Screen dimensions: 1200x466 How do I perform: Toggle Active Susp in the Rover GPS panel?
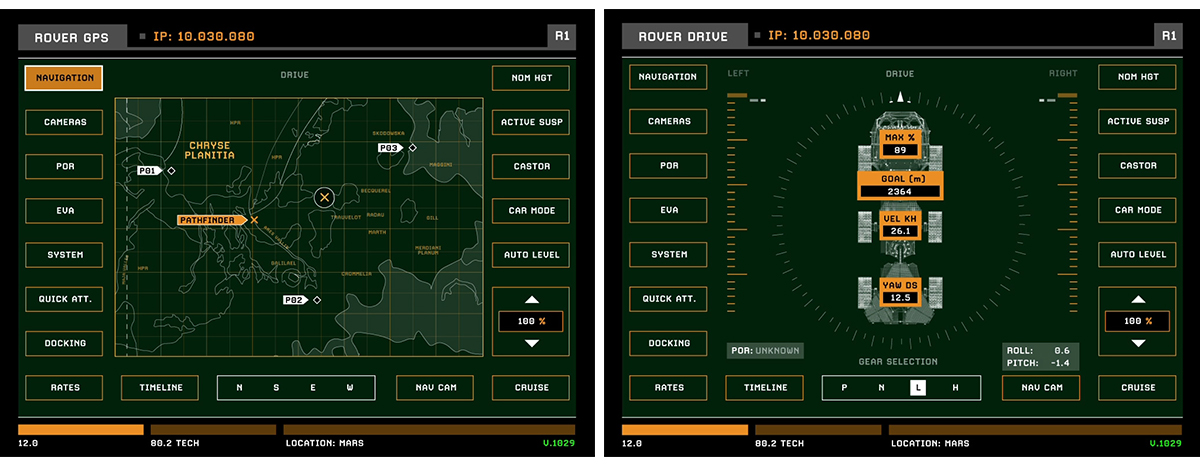531,122
